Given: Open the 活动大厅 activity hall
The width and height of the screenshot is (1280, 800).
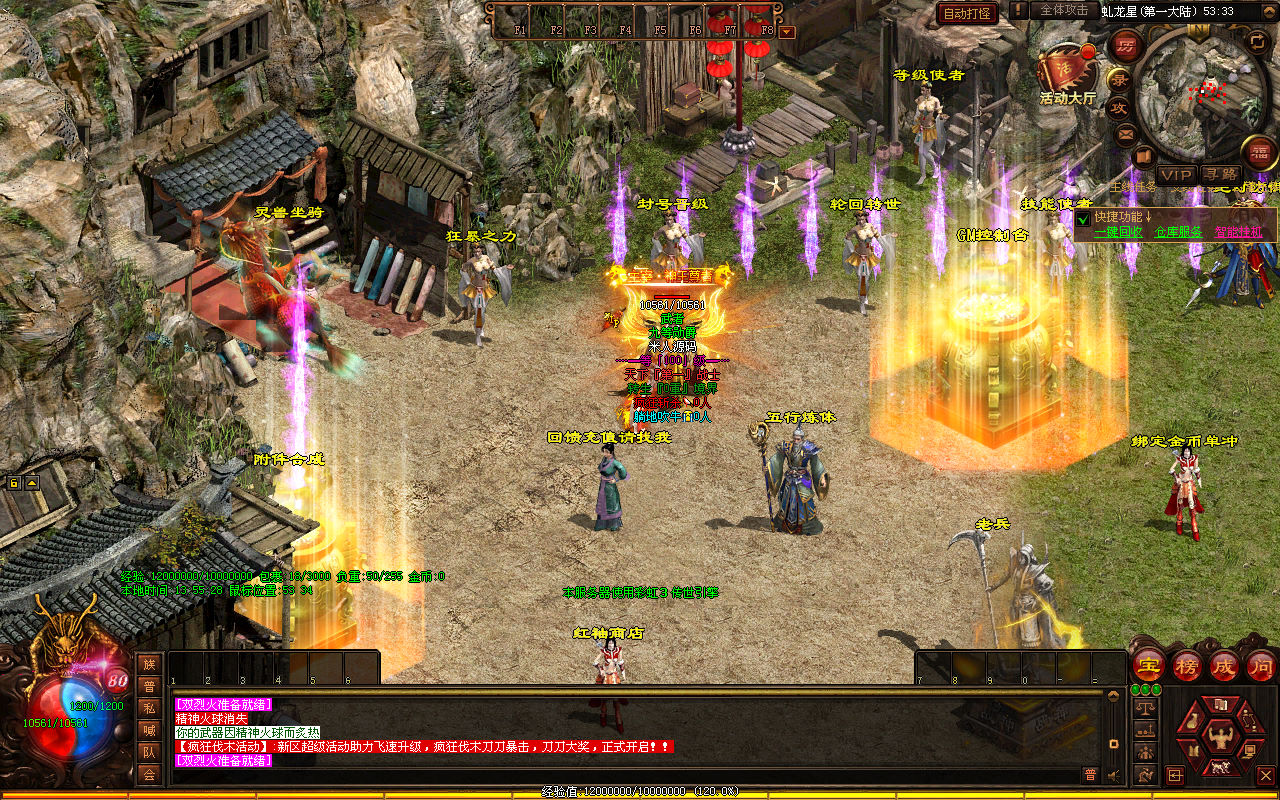Looking at the screenshot, I should click(1067, 69).
